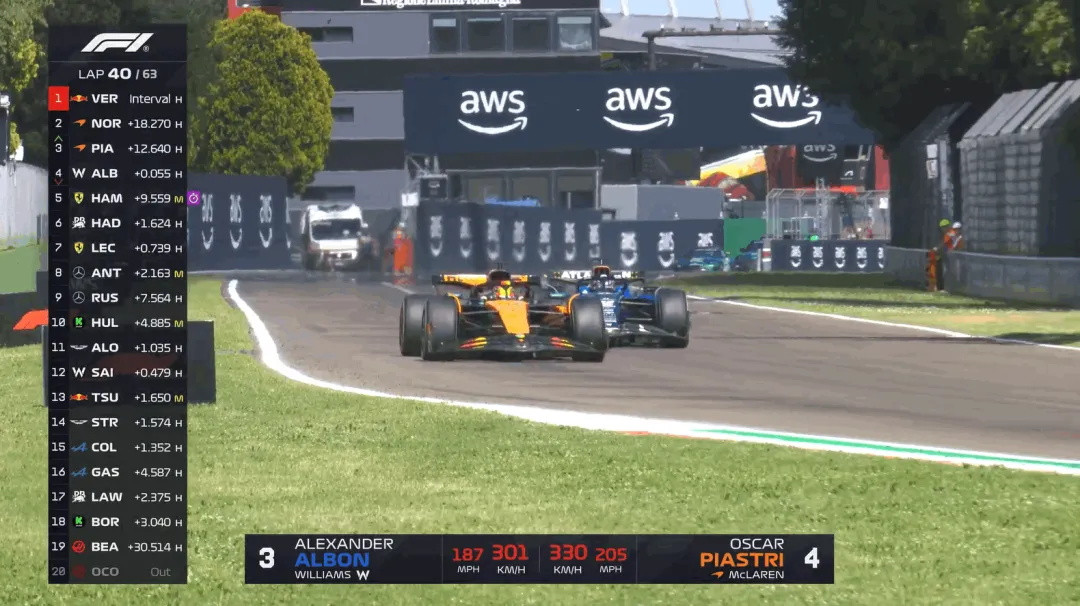Select the BEA row in the leaderboard
Image resolution: width=1080 pixels, height=606 pixels.
(117, 547)
